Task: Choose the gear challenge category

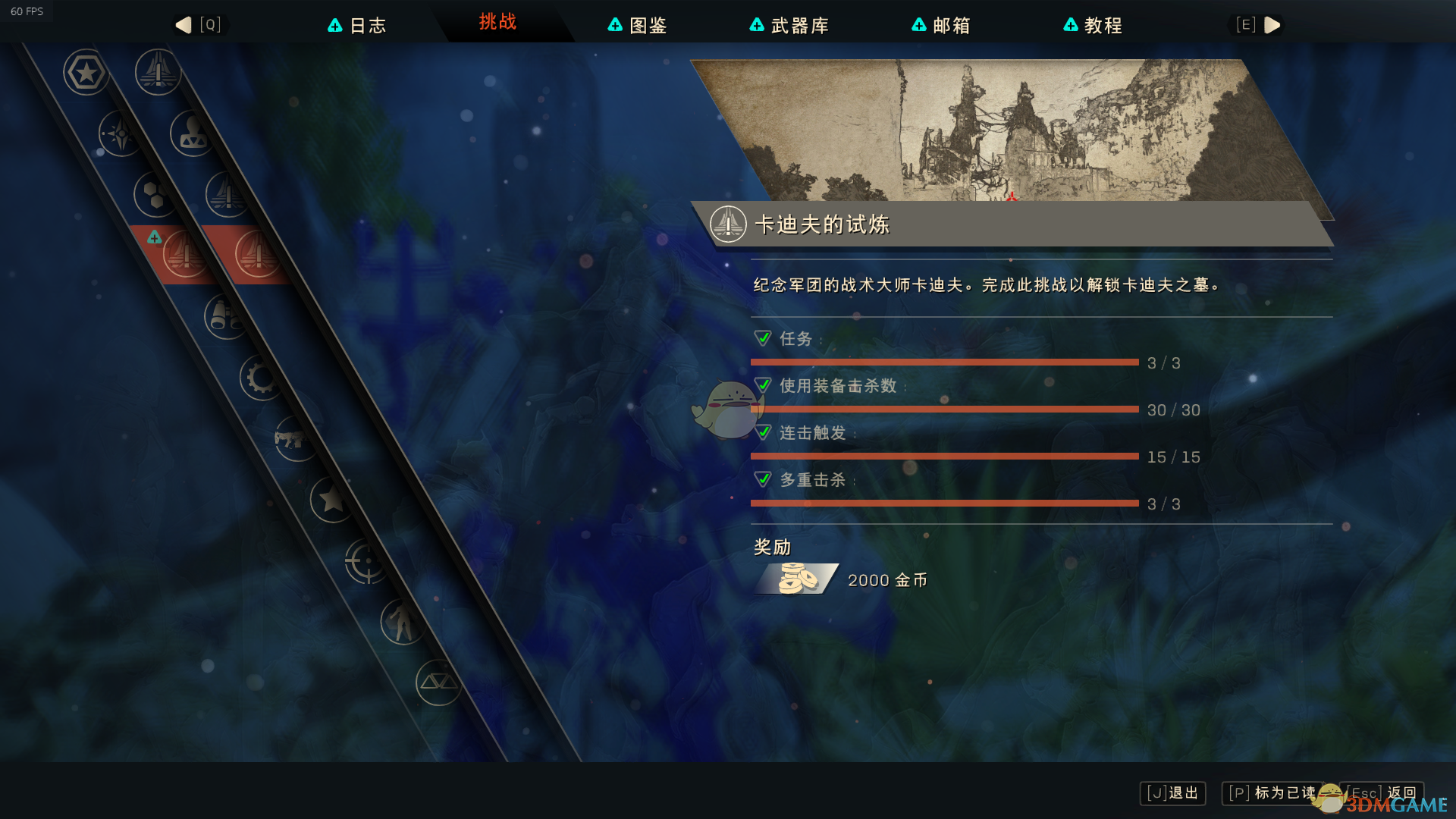Action: pyautogui.click(x=261, y=377)
